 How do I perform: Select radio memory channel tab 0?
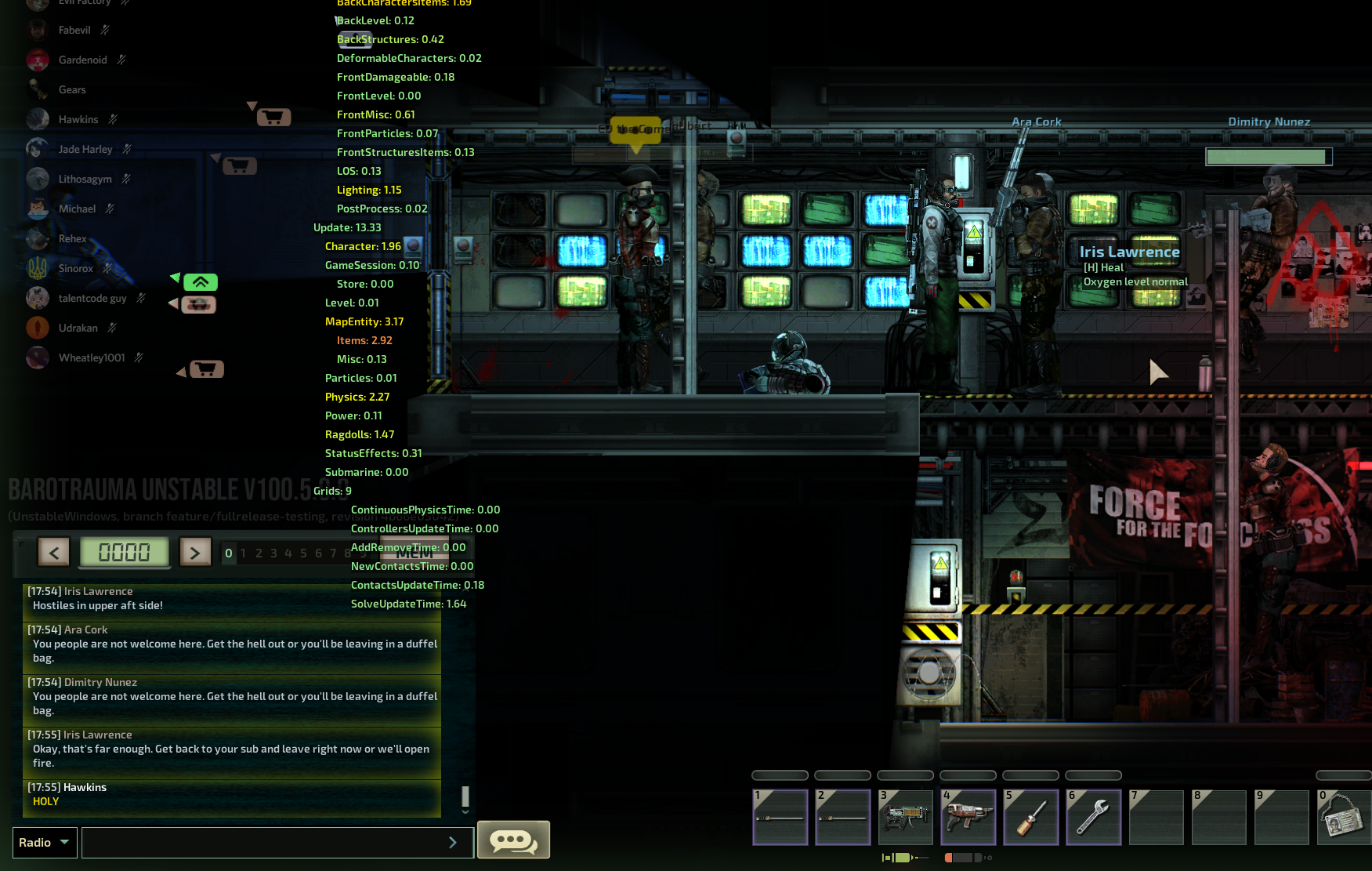228,553
